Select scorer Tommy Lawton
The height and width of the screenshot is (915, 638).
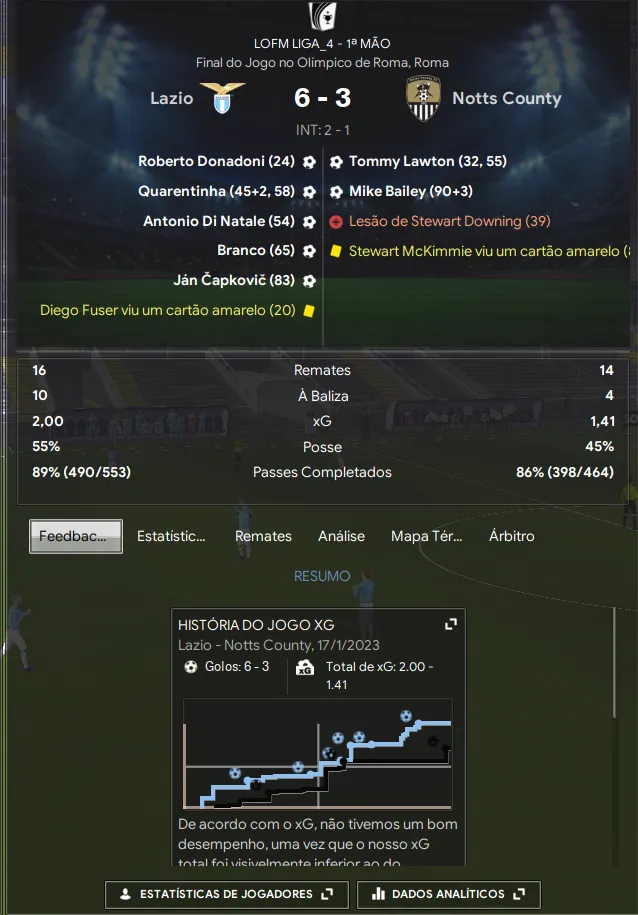(428, 161)
